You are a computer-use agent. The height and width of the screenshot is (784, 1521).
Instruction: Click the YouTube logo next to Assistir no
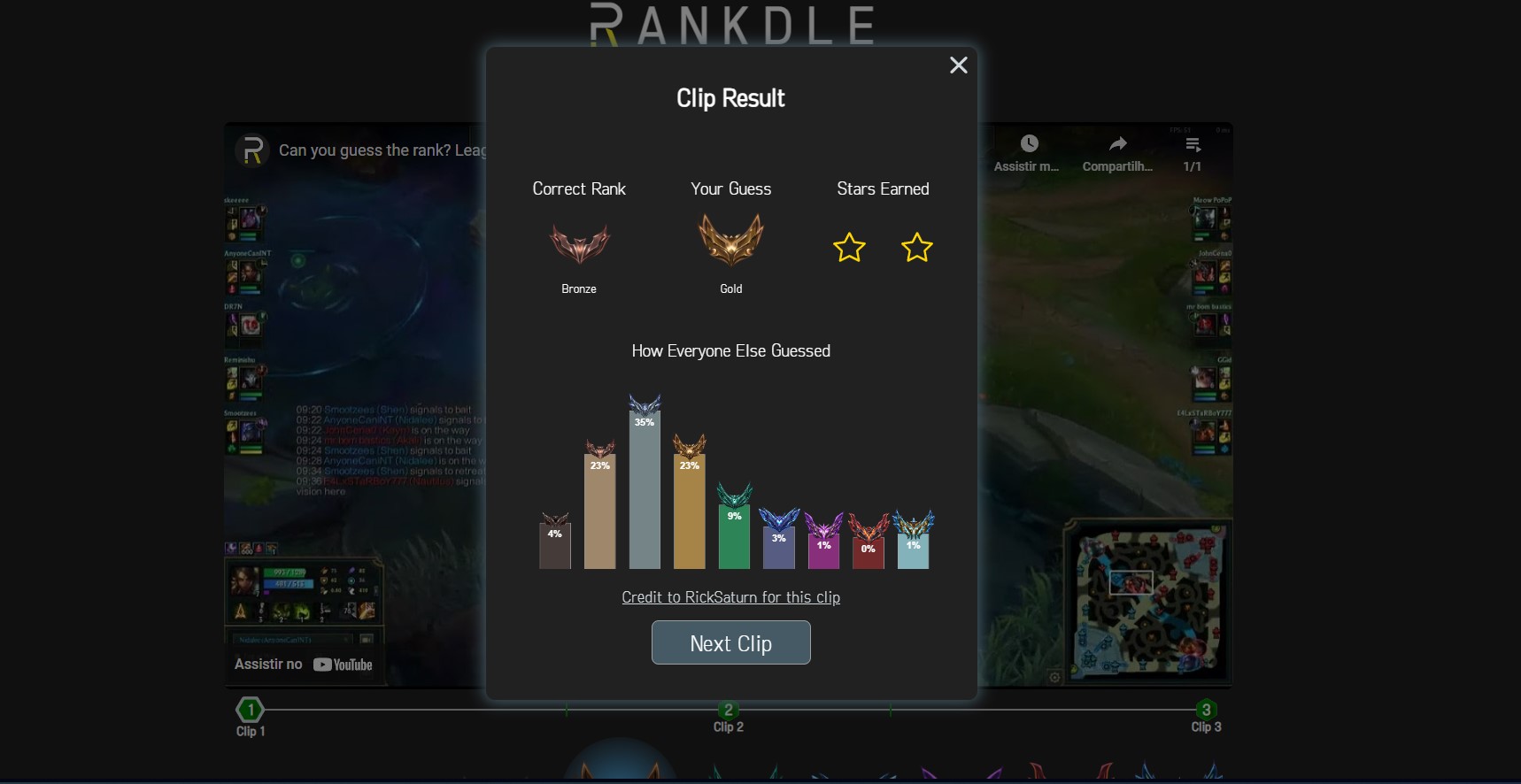pos(344,665)
